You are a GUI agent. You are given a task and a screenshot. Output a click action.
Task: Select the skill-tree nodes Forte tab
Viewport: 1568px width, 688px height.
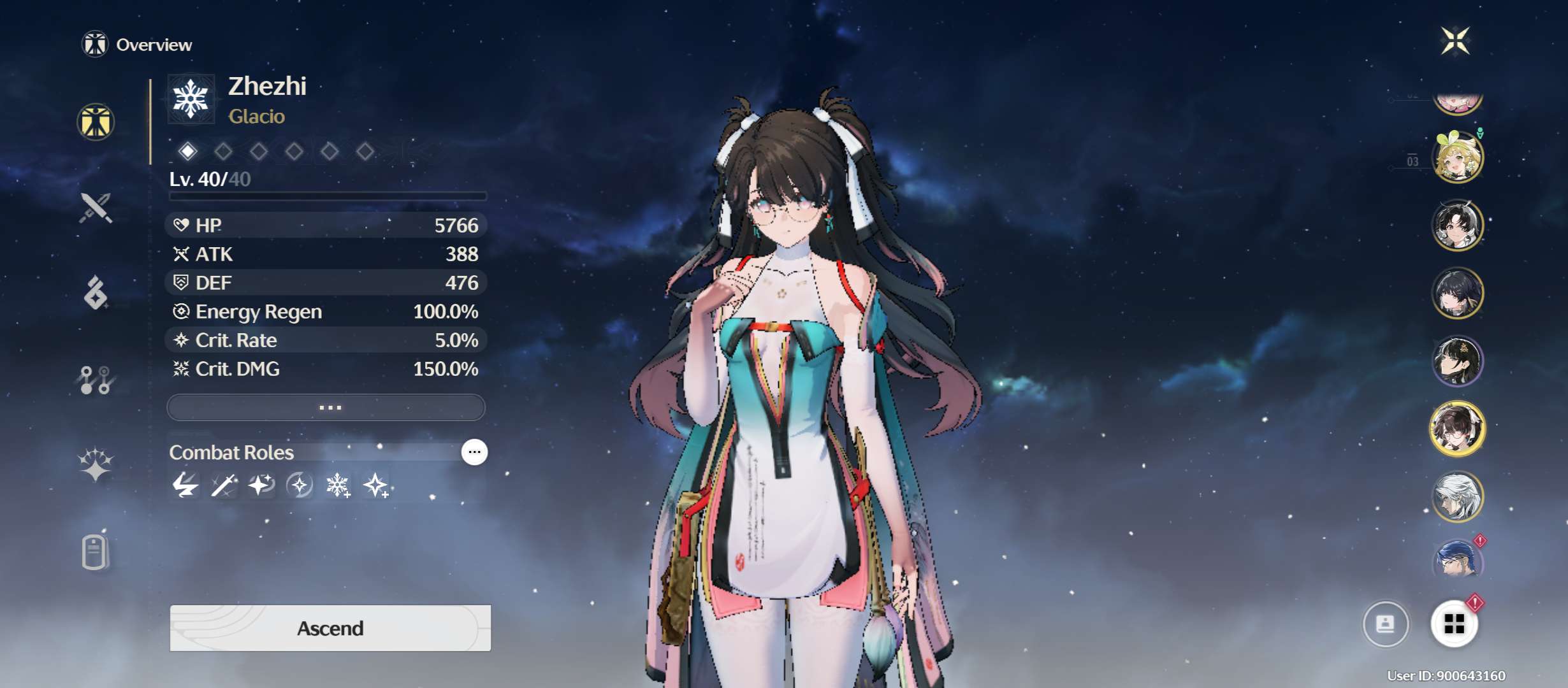click(x=96, y=380)
